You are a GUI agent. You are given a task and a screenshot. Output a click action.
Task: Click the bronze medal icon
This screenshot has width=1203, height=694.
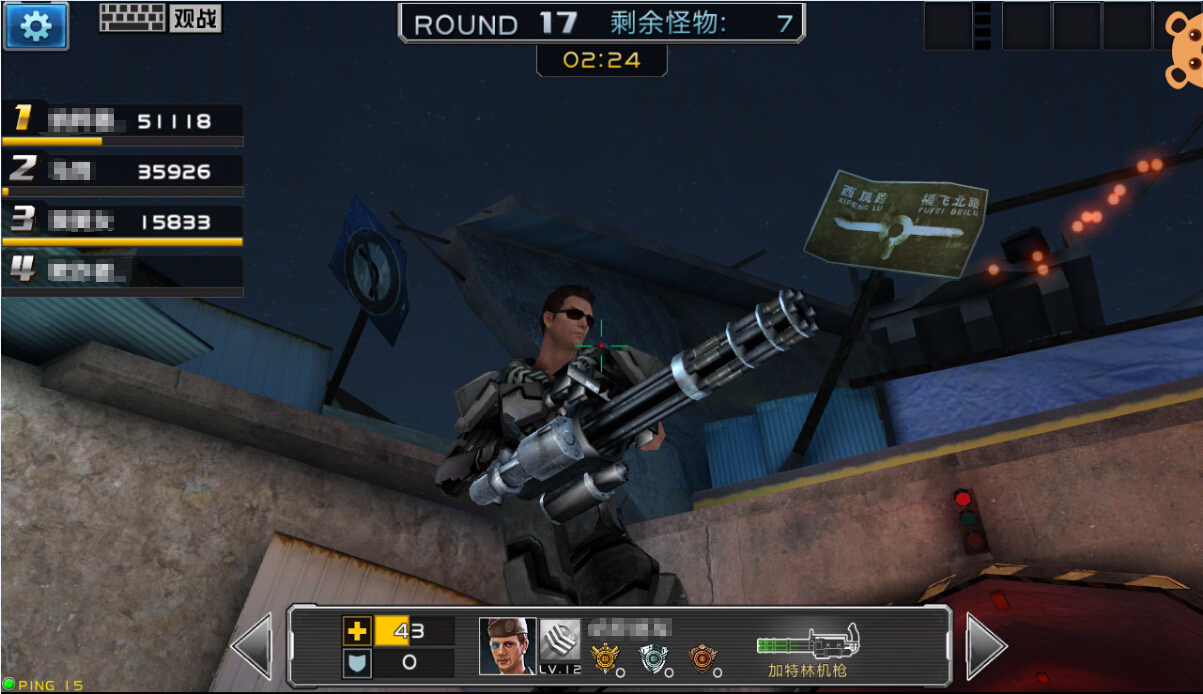coord(702,658)
